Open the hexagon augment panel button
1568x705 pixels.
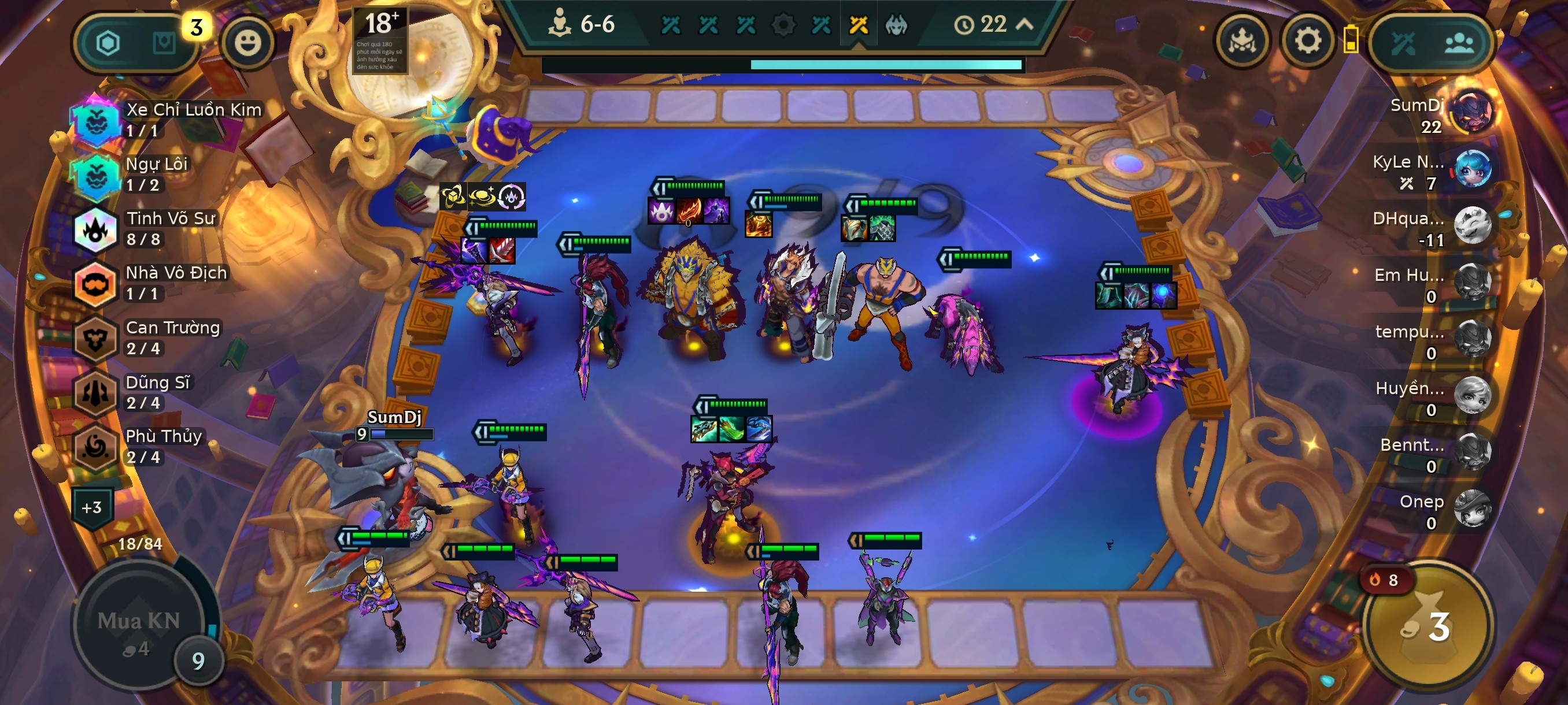tap(108, 43)
